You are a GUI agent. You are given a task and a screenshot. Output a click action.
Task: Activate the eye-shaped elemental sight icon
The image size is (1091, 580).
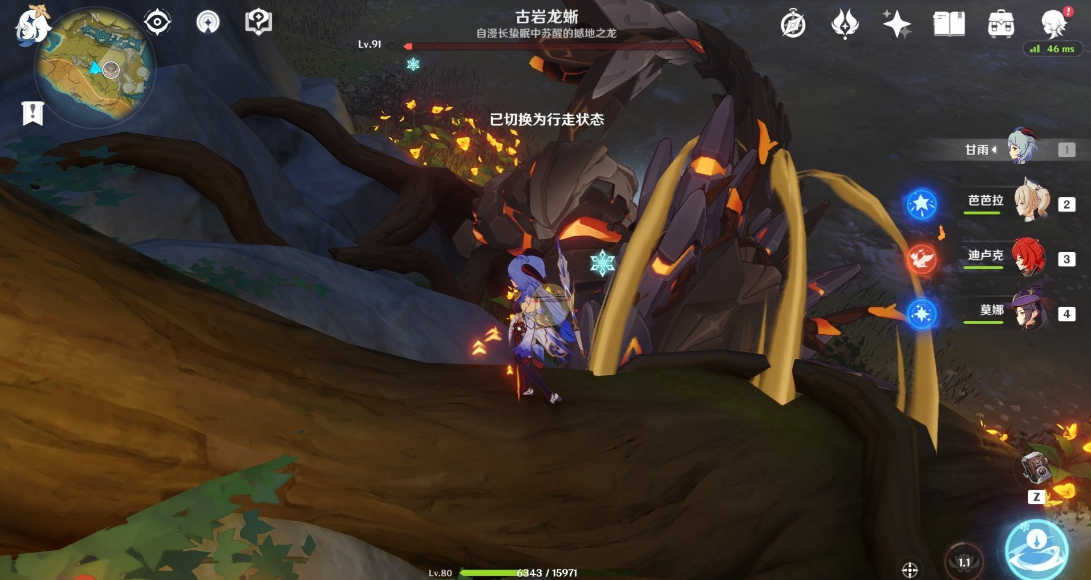pyautogui.click(x=157, y=22)
